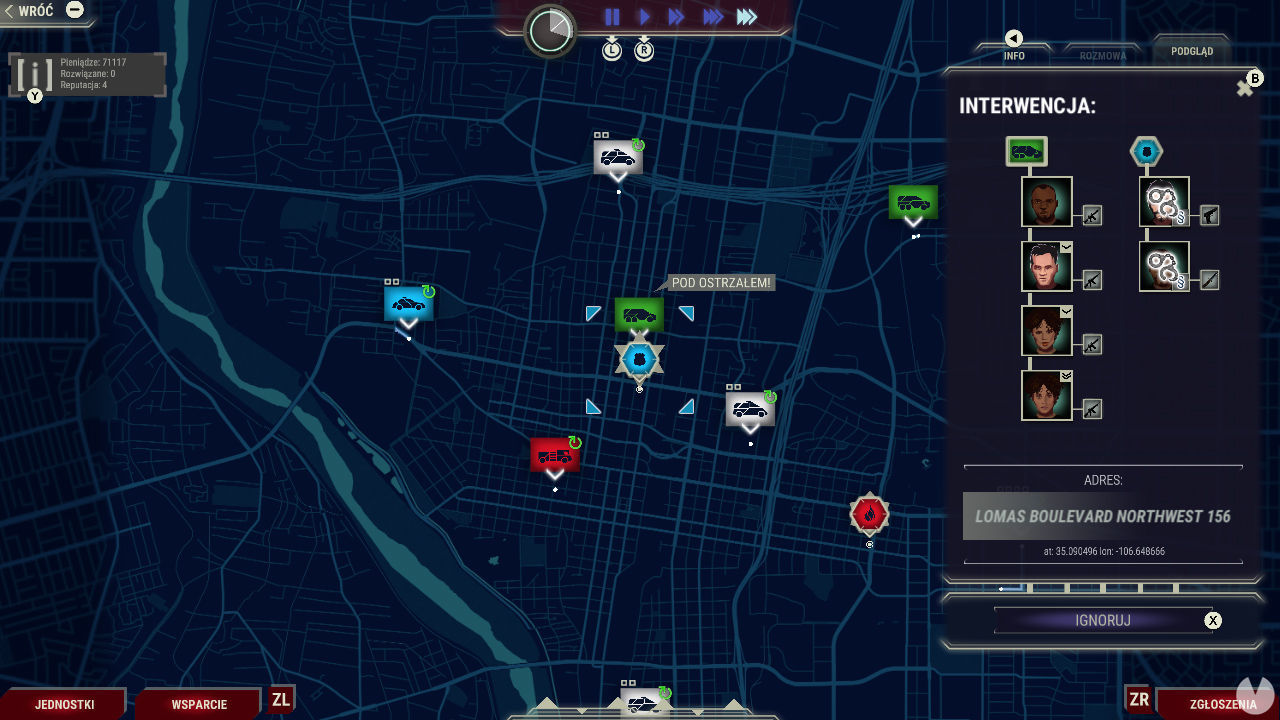This screenshot has width=1280, height=720.
Task: Click the rifle icon next to the first suspect
Action: pos(1091,216)
